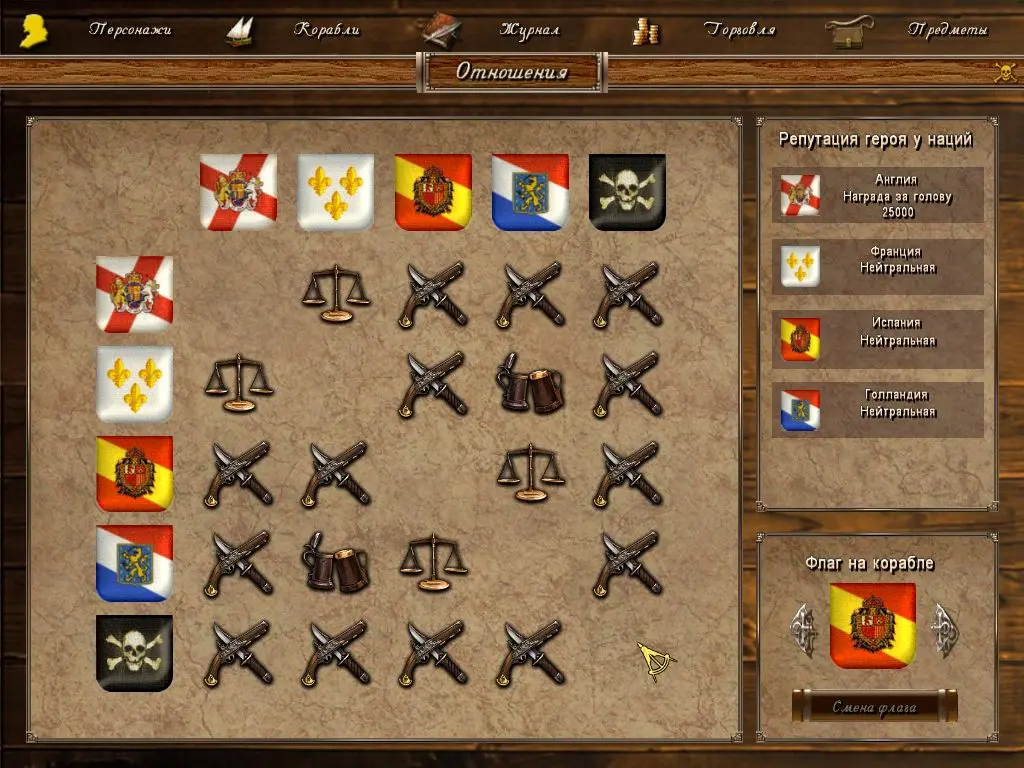Screen dimensions: 1024x768
Task: Click the pirate flag column header
Action: [x=627, y=192]
